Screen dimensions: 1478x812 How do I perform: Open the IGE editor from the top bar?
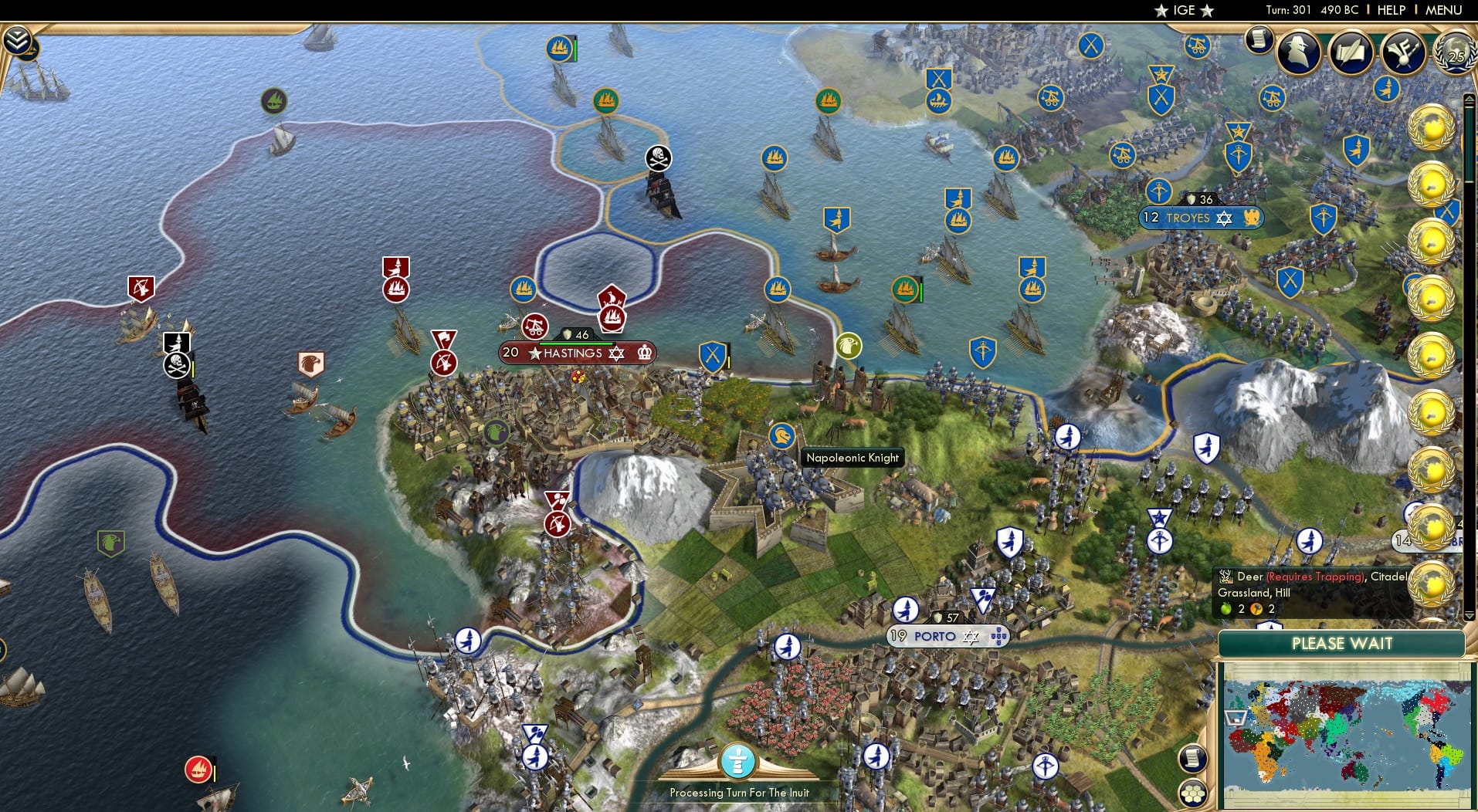pos(1184,10)
